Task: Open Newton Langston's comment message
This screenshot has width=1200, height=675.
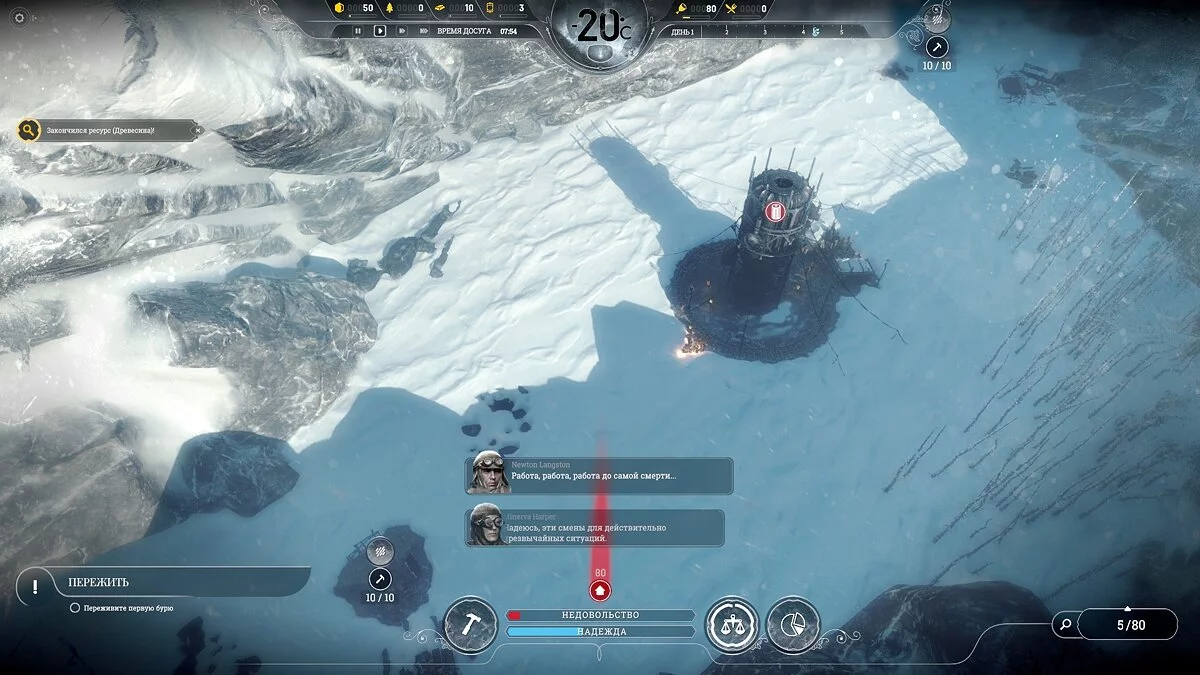Action: tap(600, 475)
